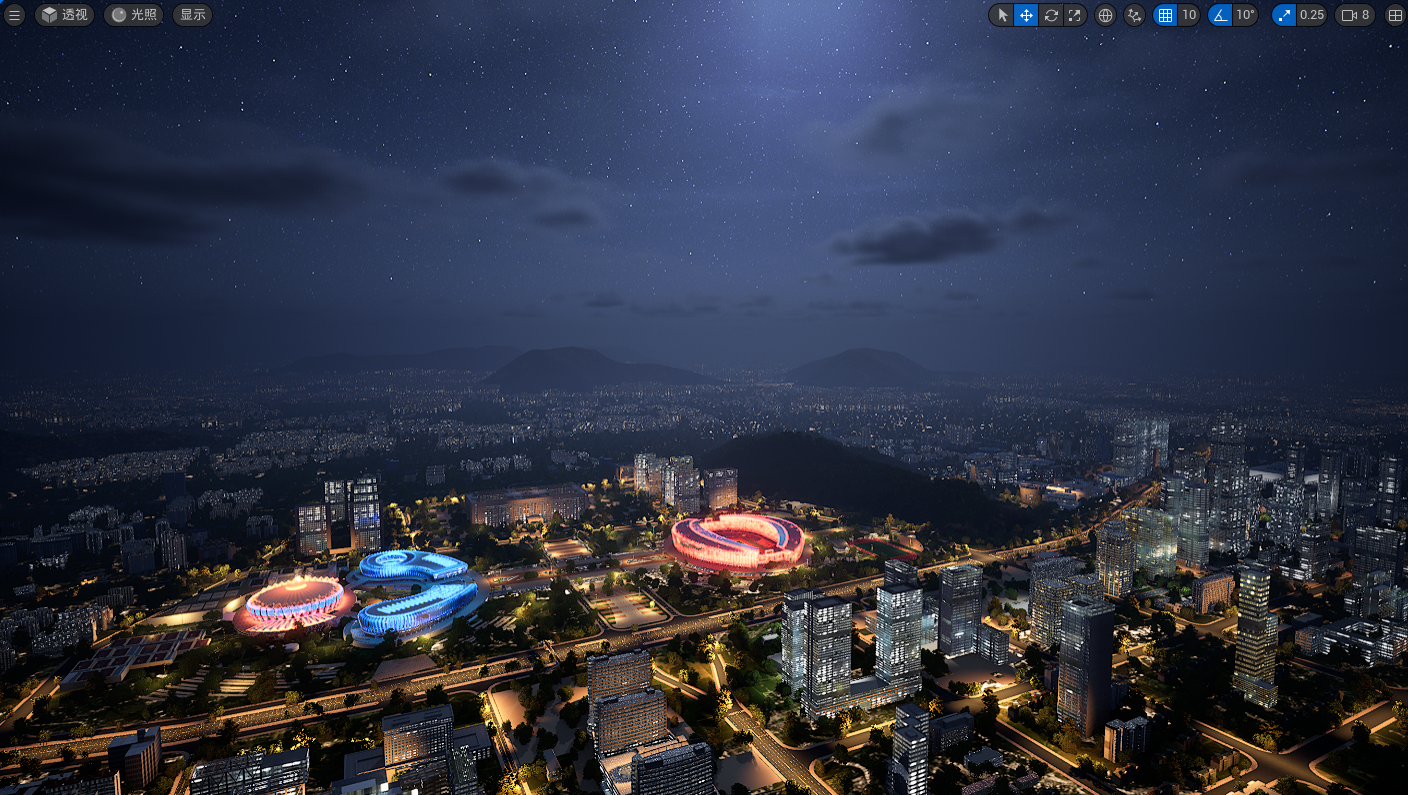Toggle scale snapping
1408x795 pixels.
(x=1284, y=15)
